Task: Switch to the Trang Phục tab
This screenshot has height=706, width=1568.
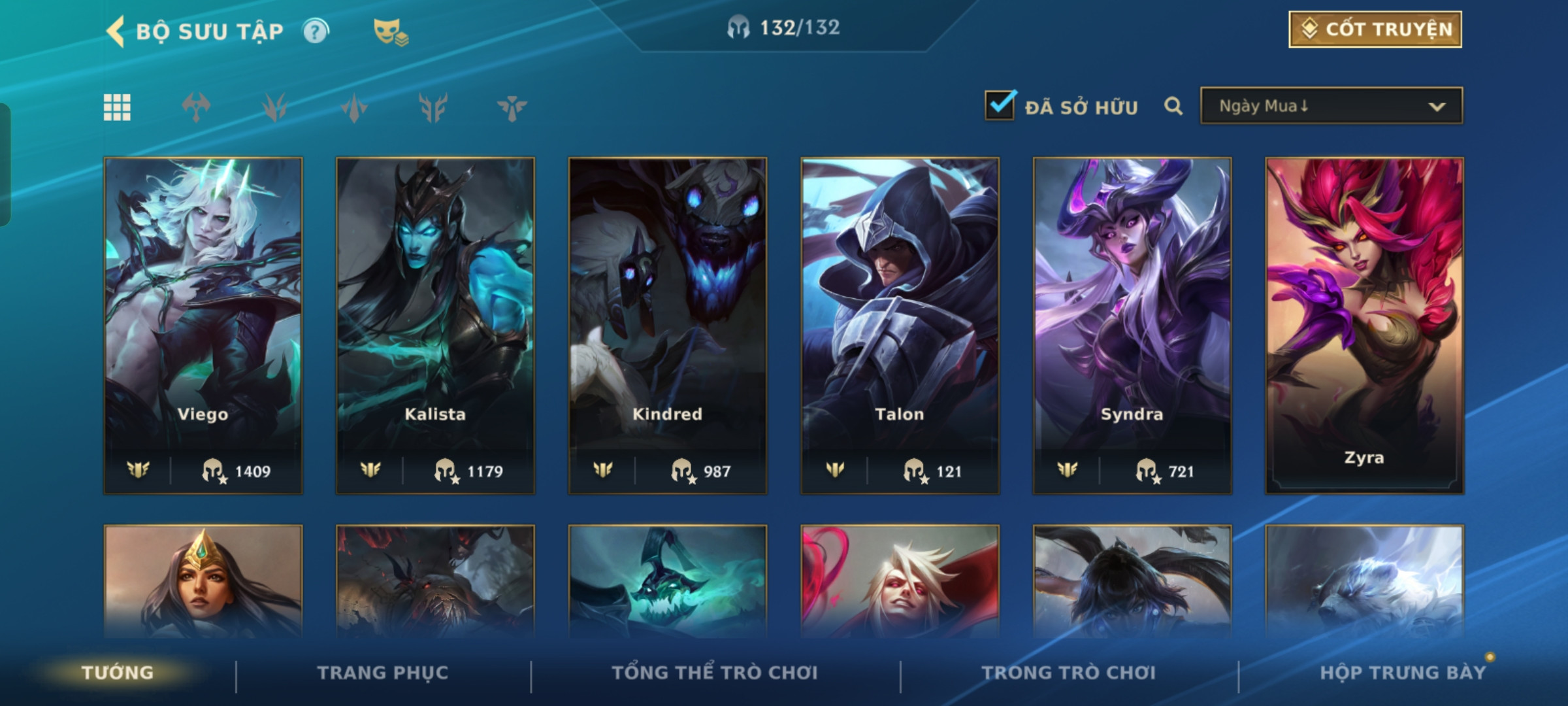Action: pos(383,673)
